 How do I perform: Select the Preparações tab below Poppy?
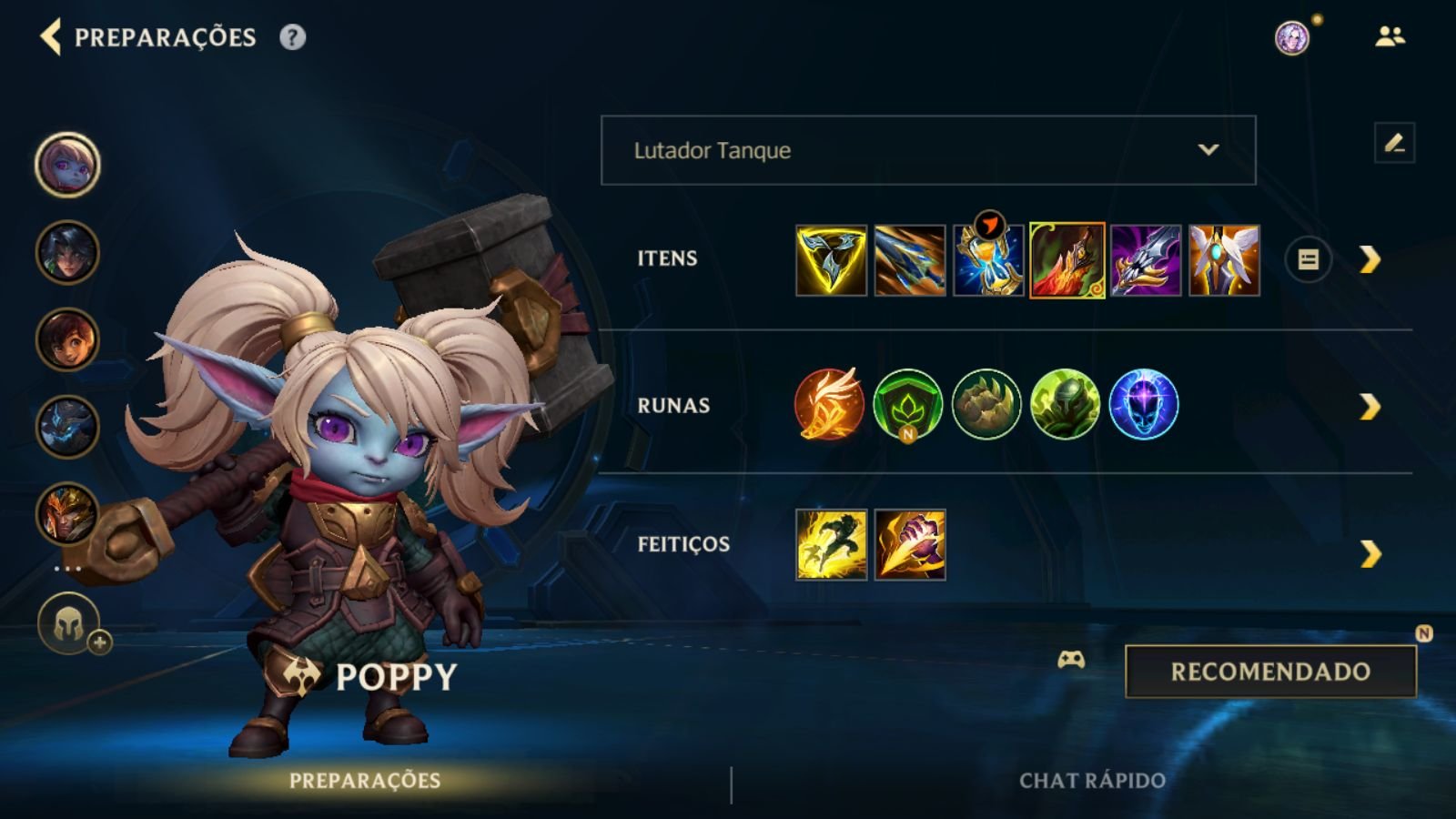tap(364, 780)
